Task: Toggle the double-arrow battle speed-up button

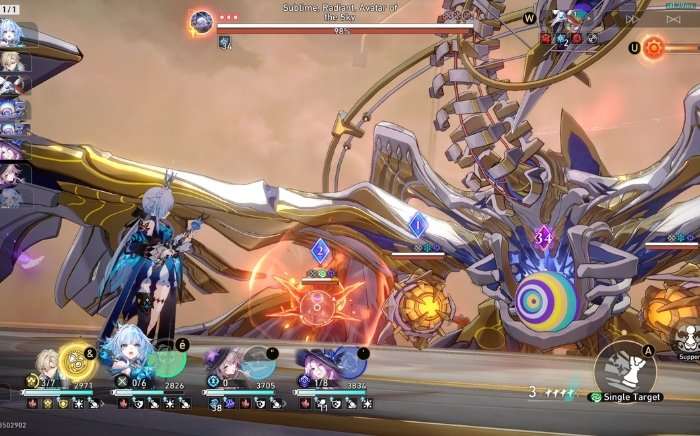Action: [x=632, y=18]
